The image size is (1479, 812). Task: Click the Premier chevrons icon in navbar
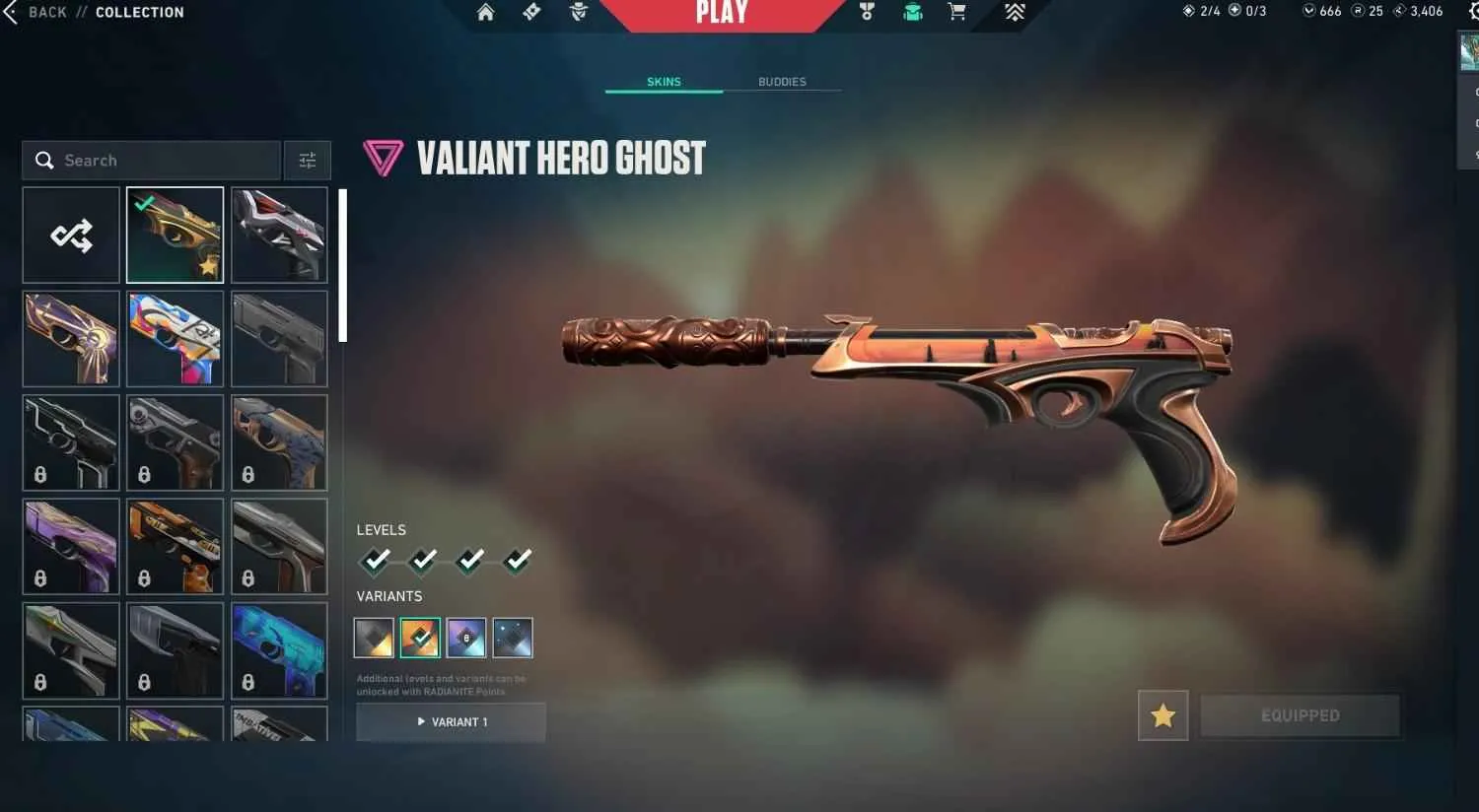1015,13
